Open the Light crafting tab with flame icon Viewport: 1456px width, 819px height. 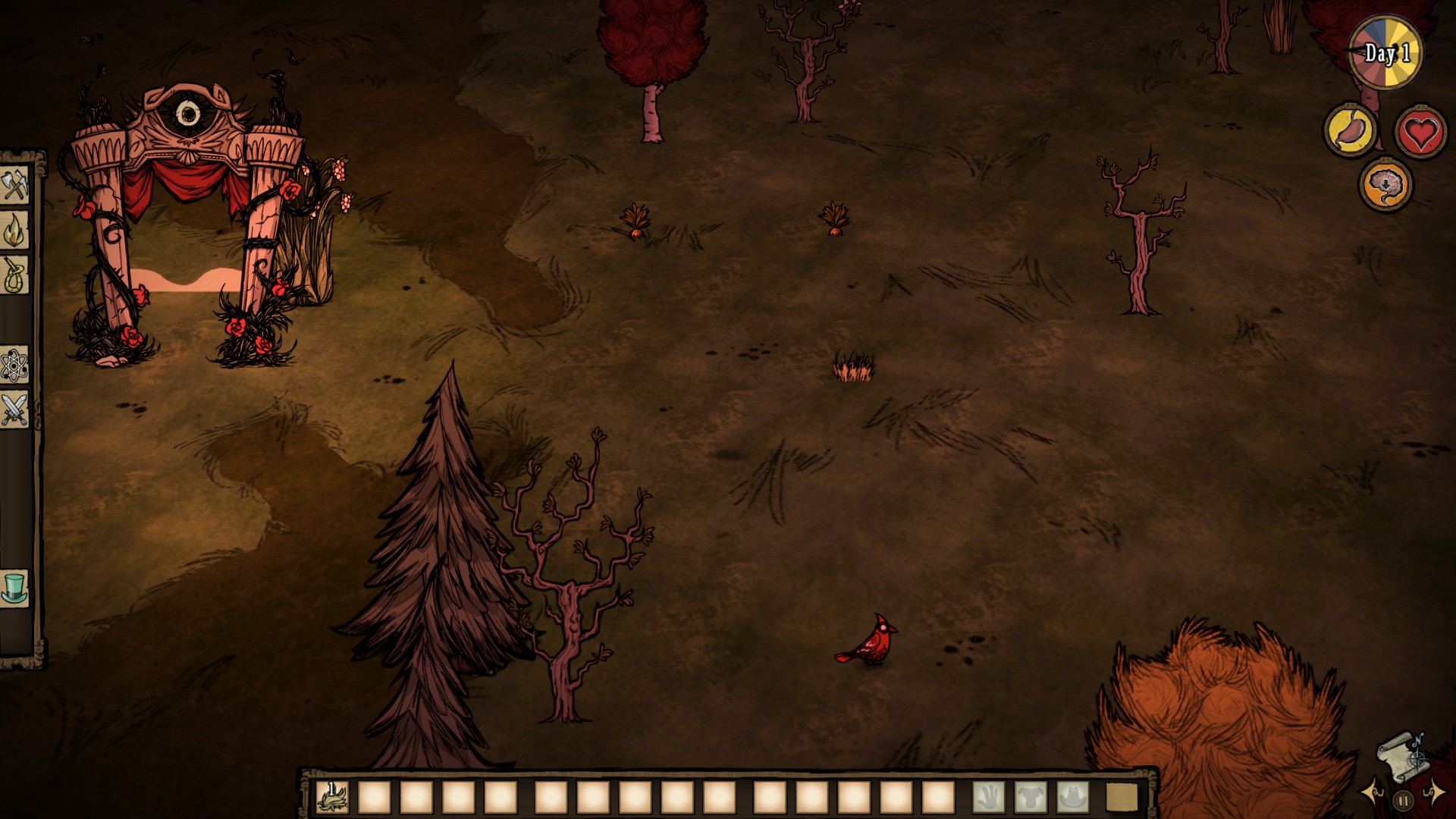tap(14, 231)
